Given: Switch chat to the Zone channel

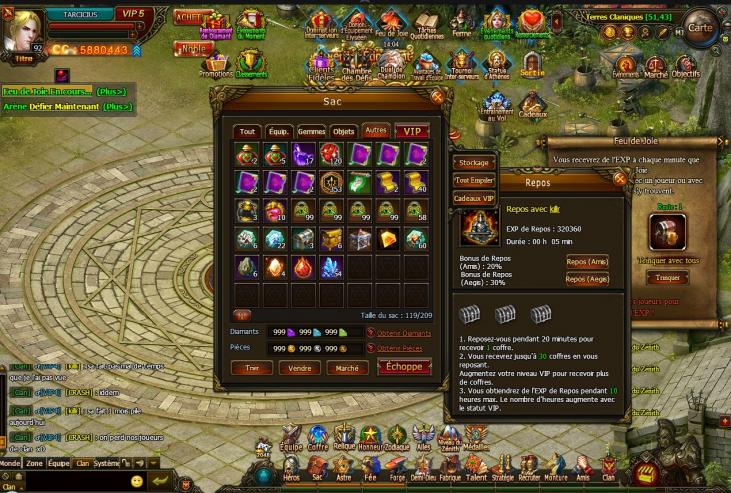Looking at the screenshot, I should point(34,464).
